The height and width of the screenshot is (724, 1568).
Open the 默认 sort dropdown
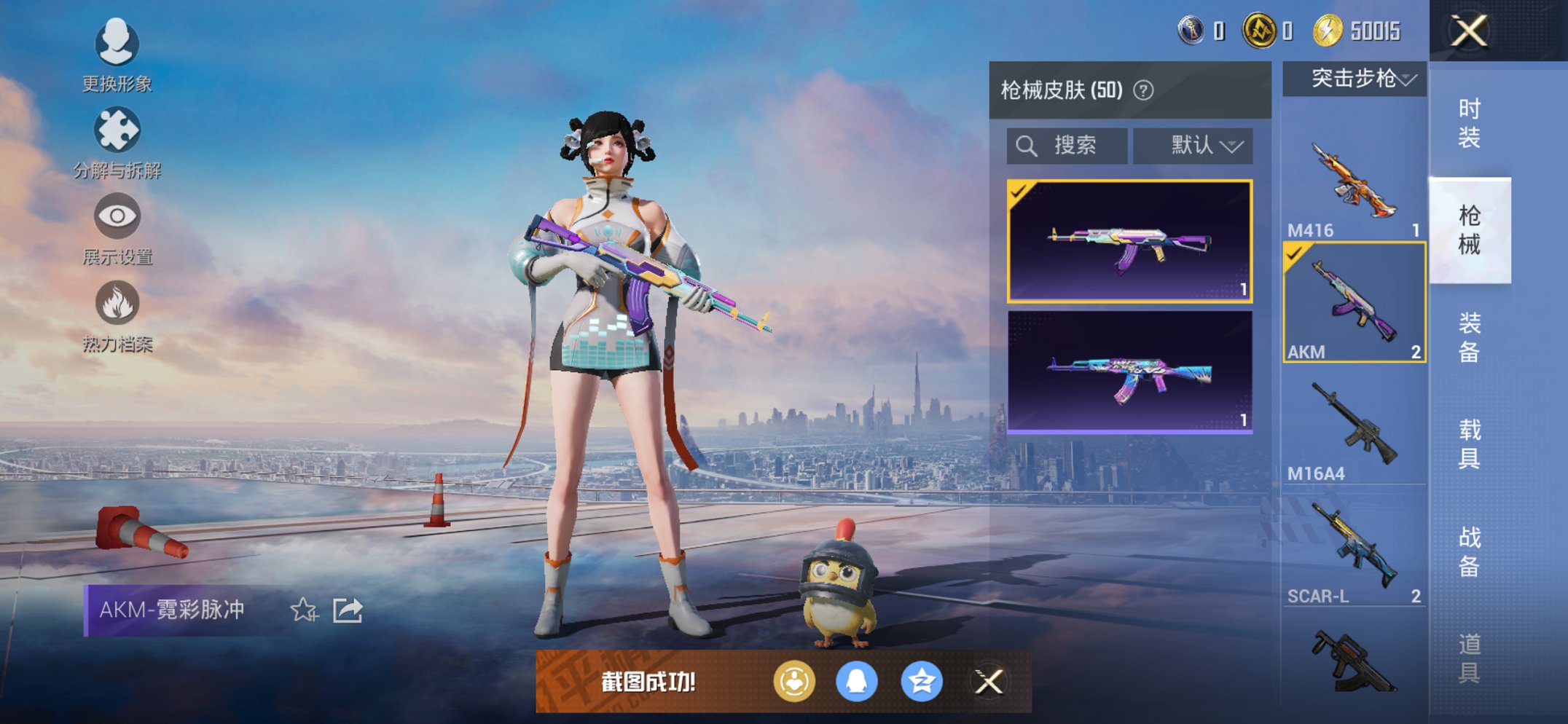coord(1193,146)
